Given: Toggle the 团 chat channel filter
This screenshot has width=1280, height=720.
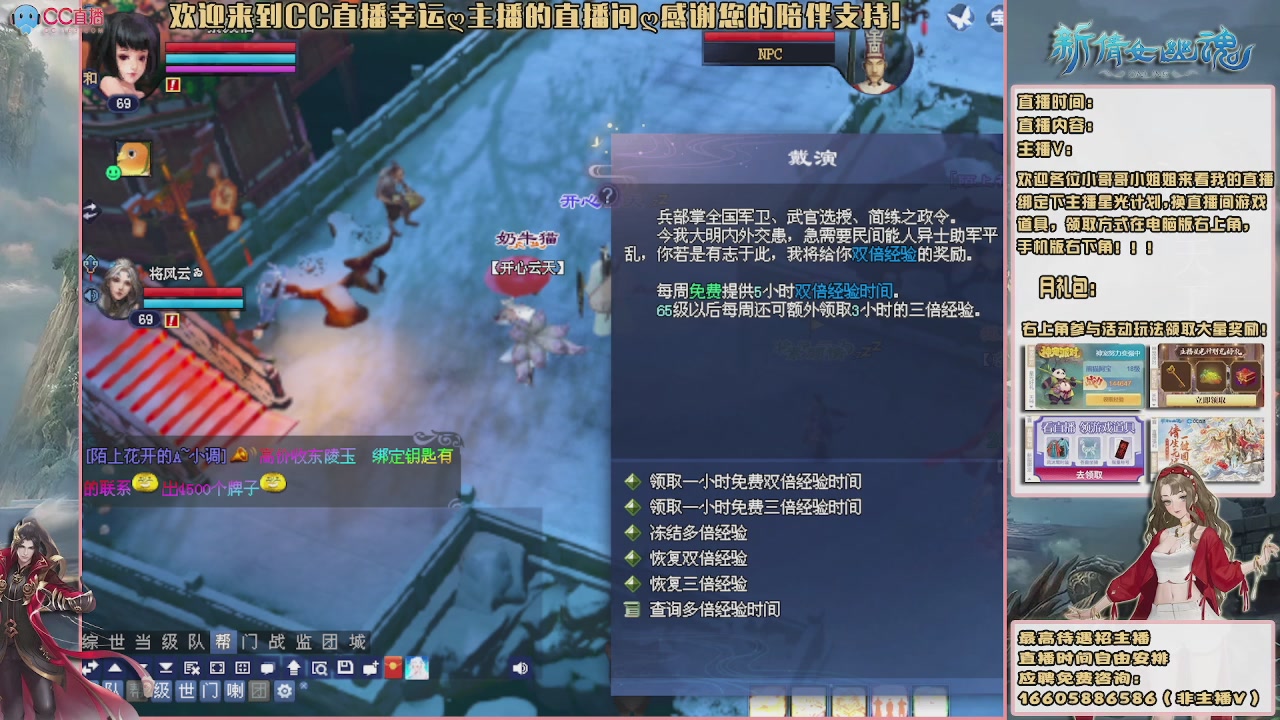Looking at the screenshot, I should (x=259, y=691).
